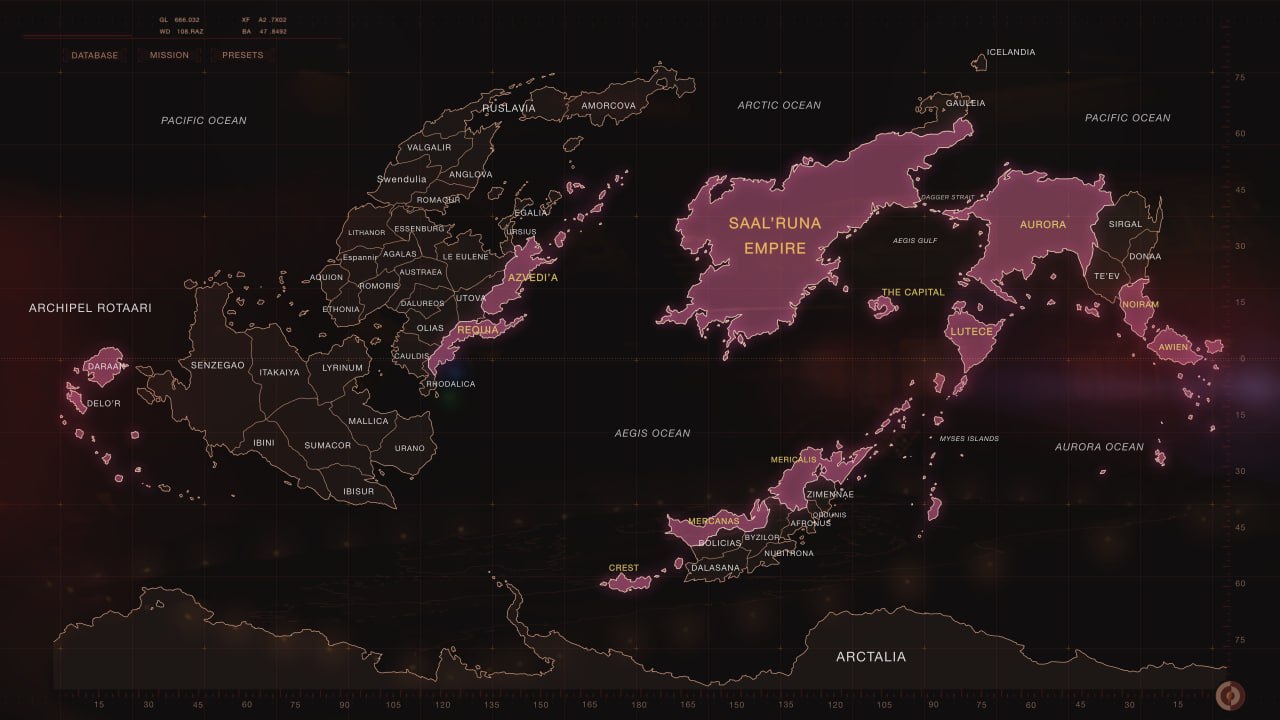1280x720 pixels.
Task: Click the Daraan highlighted island near Archipel Rotaari
Action: (x=104, y=365)
